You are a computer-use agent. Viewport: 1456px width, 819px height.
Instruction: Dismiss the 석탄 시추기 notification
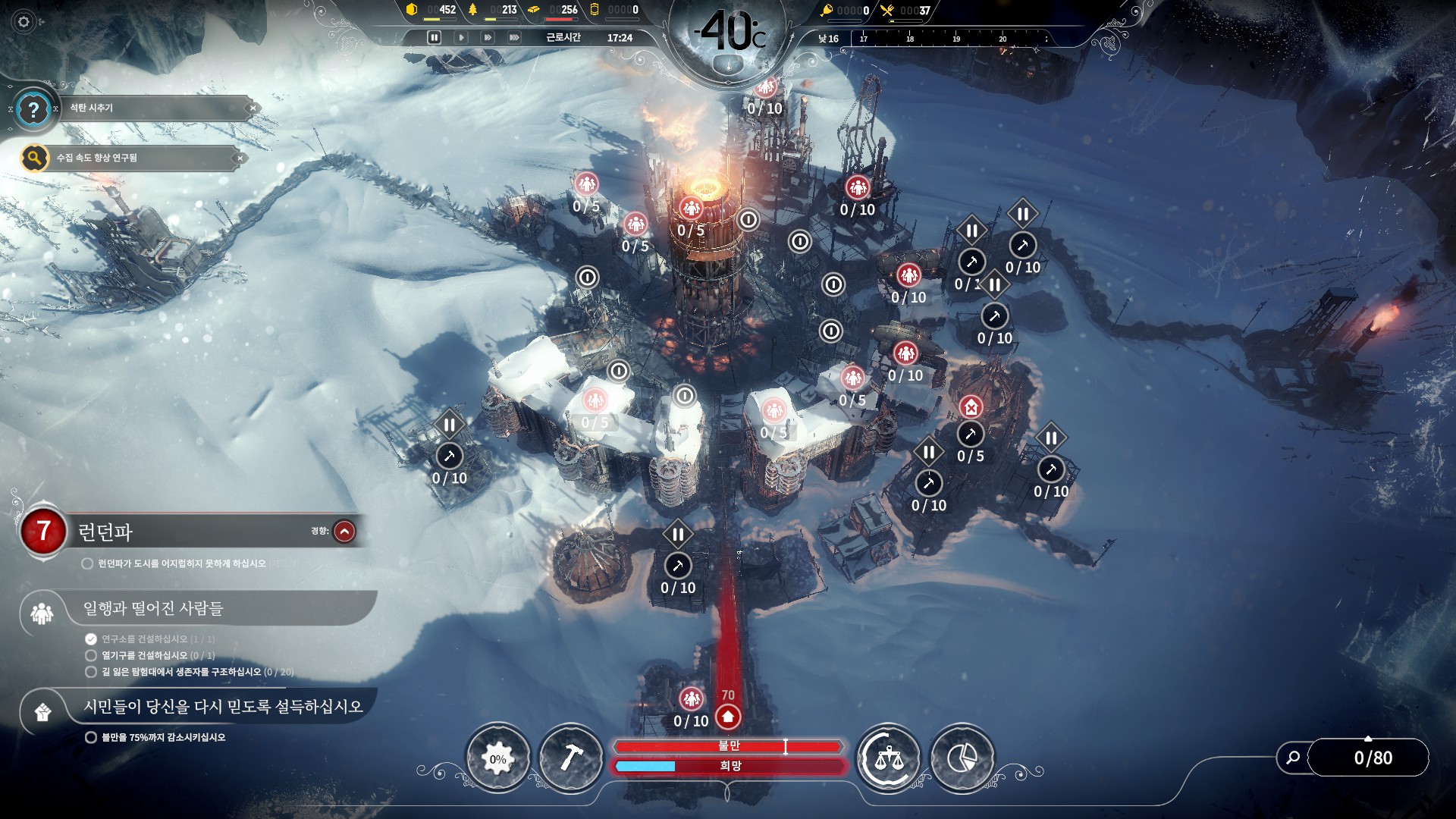point(253,108)
